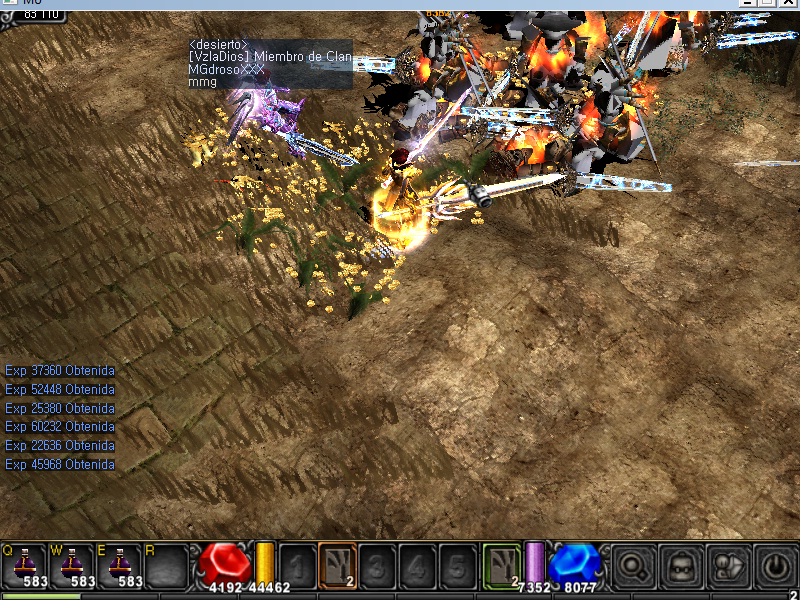This screenshot has height=608, width=808.
Task: Select skill slot number 1
Action: pos(297,565)
